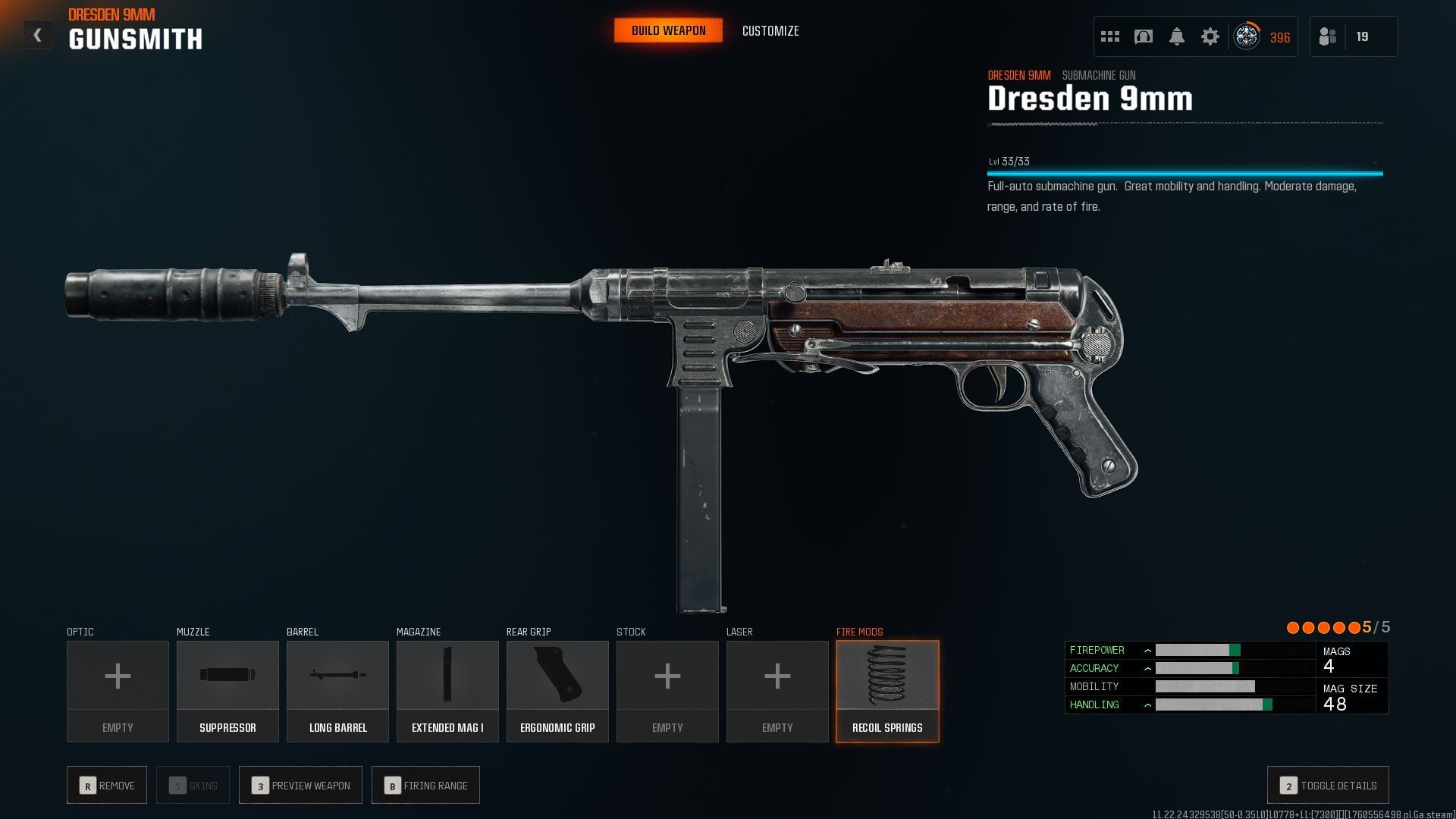The image size is (1456, 819).
Task: Choose the Long Barrel slot
Action: click(337, 691)
